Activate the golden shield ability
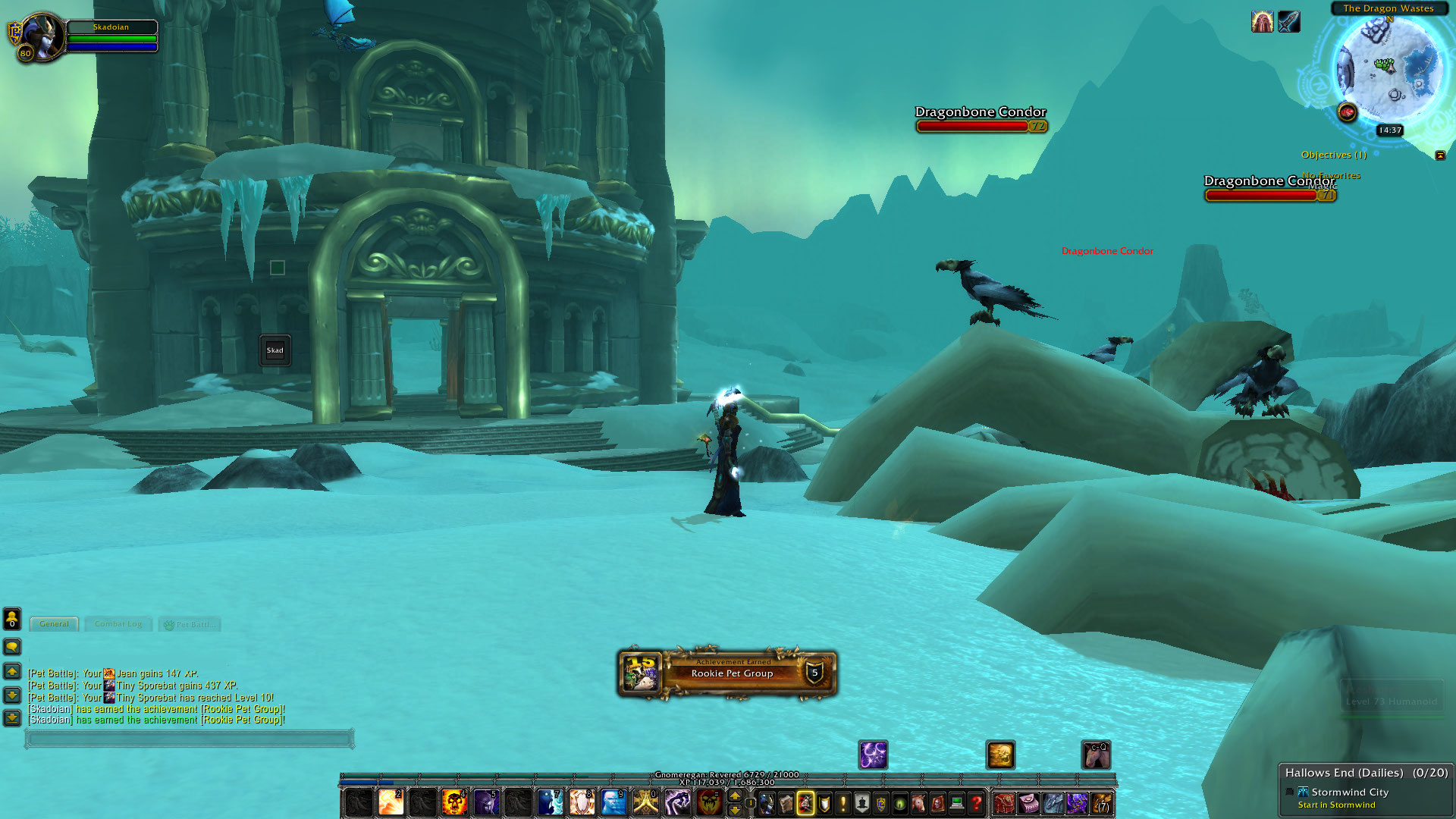Image resolution: width=1456 pixels, height=819 pixels. [582, 802]
